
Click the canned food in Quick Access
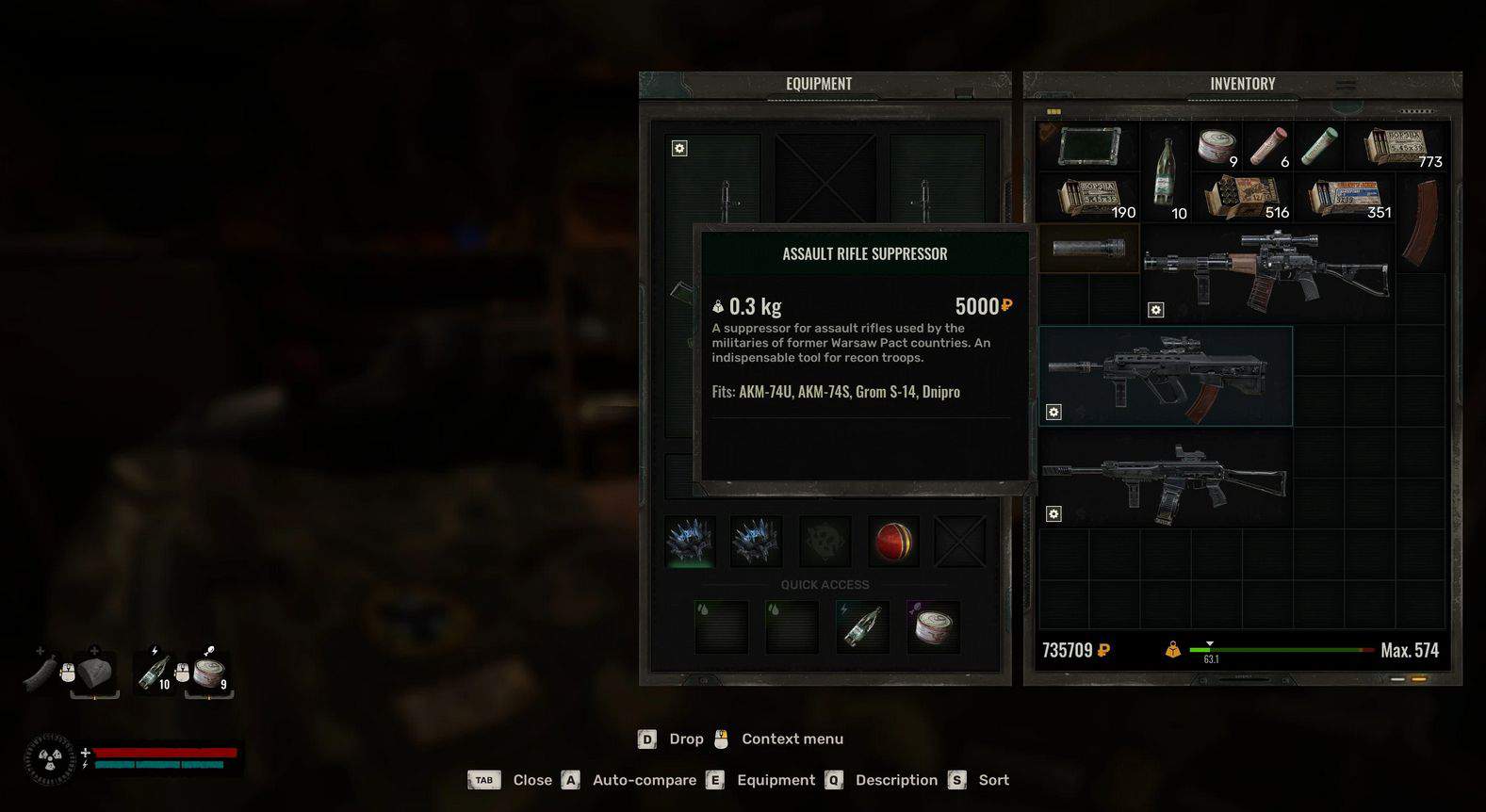(x=933, y=627)
